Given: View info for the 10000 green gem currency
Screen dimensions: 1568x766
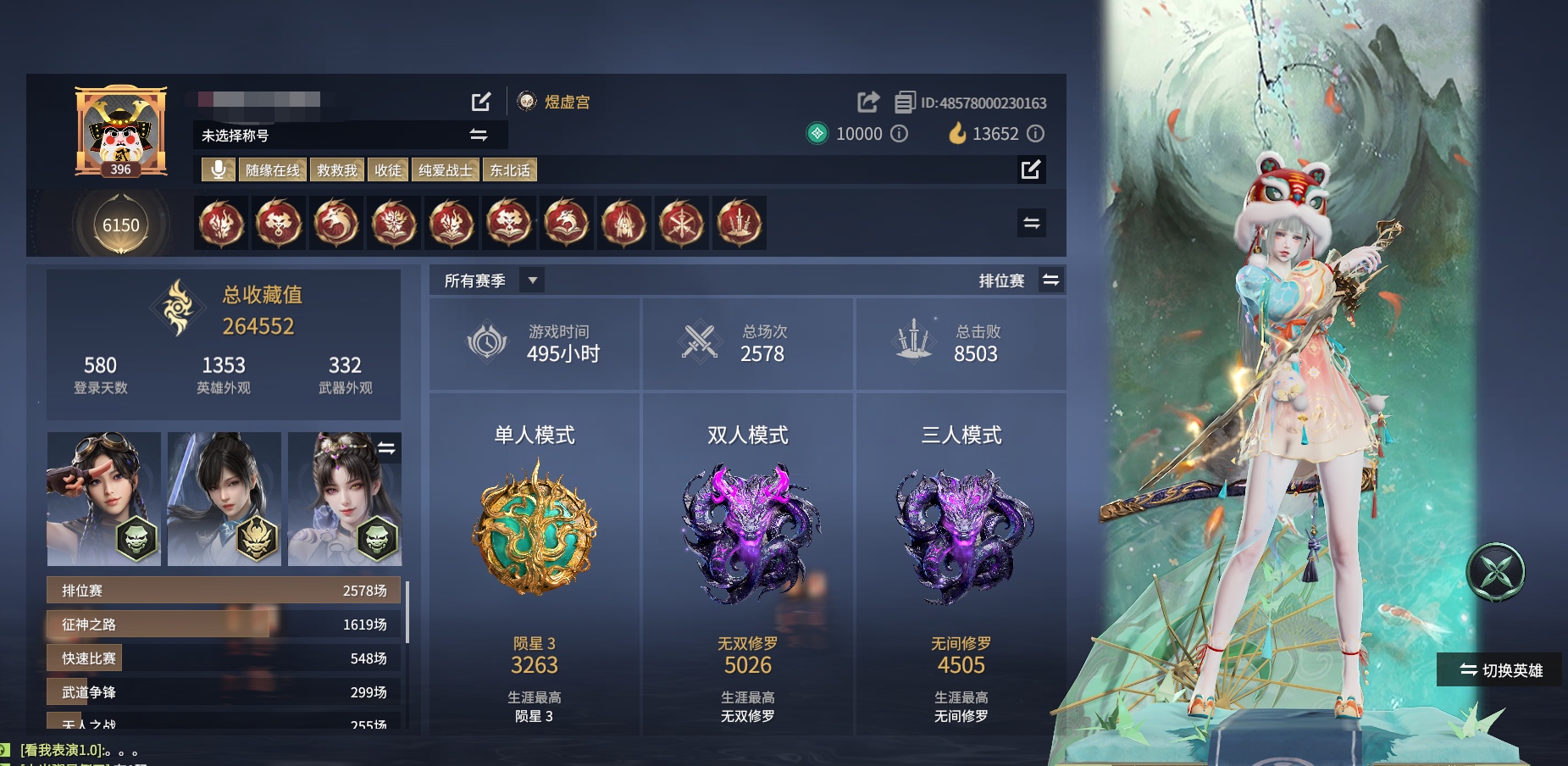Looking at the screenshot, I should coord(900,134).
